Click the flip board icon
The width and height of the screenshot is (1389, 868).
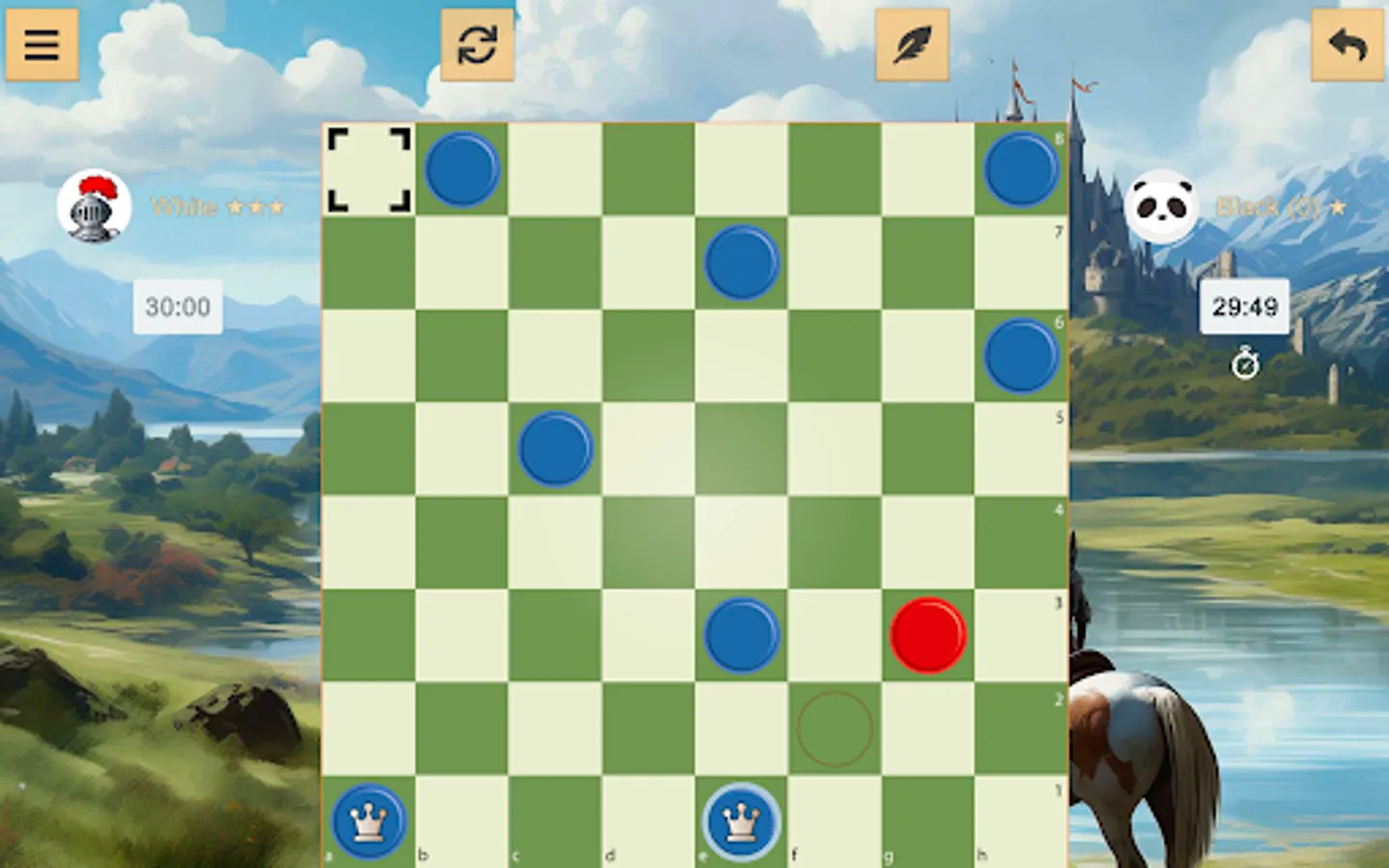(x=477, y=43)
